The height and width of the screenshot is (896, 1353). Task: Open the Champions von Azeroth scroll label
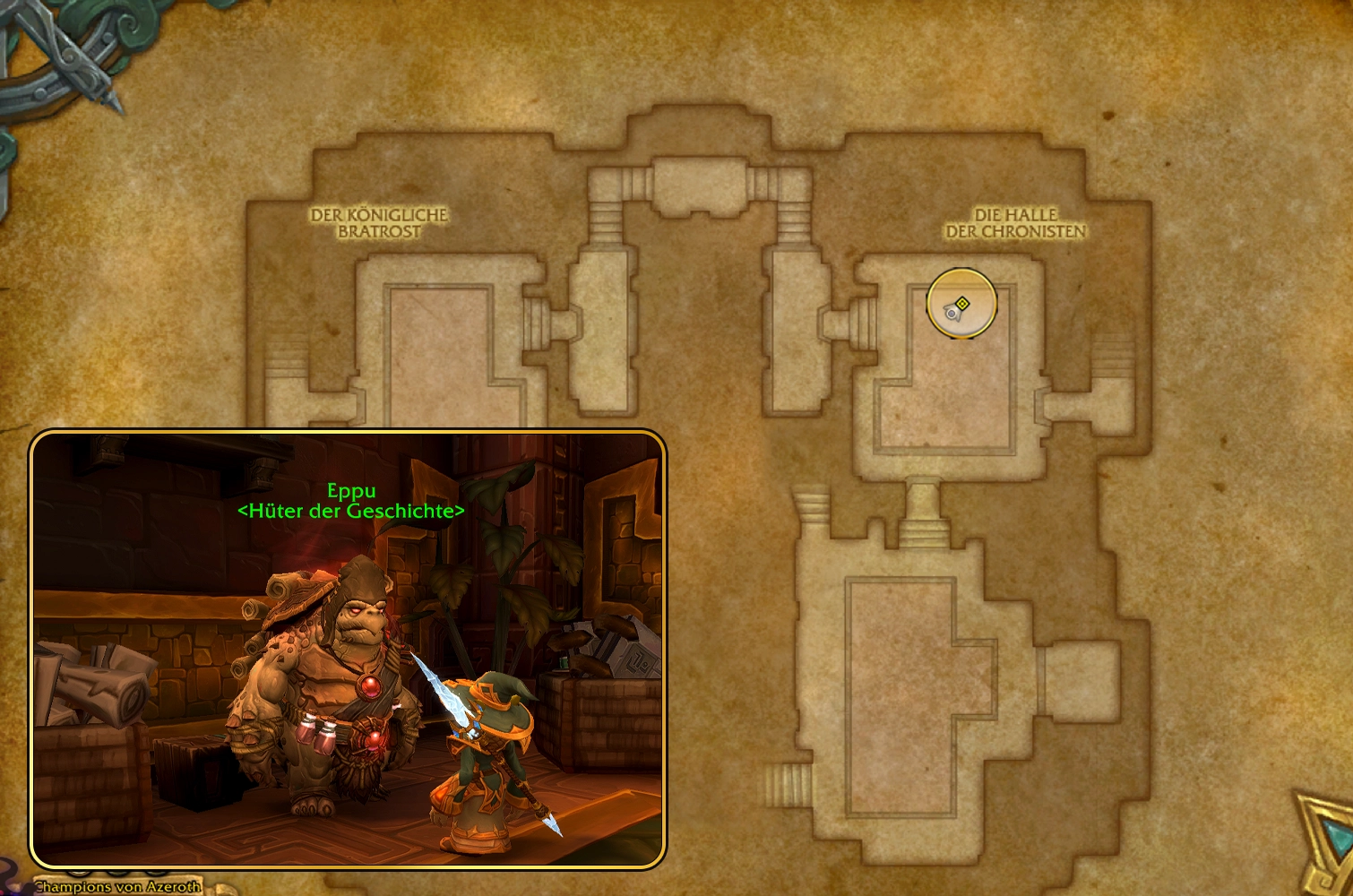[x=121, y=888]
